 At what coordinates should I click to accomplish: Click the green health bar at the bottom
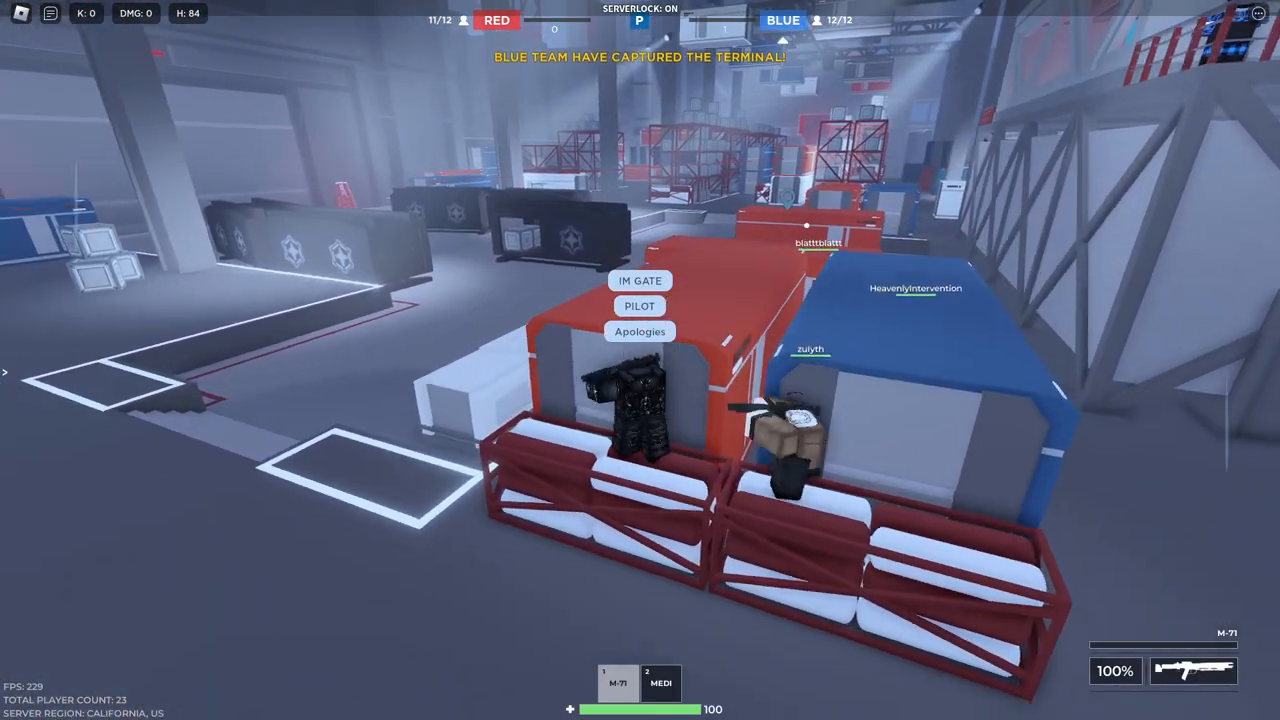pos(640,708)
